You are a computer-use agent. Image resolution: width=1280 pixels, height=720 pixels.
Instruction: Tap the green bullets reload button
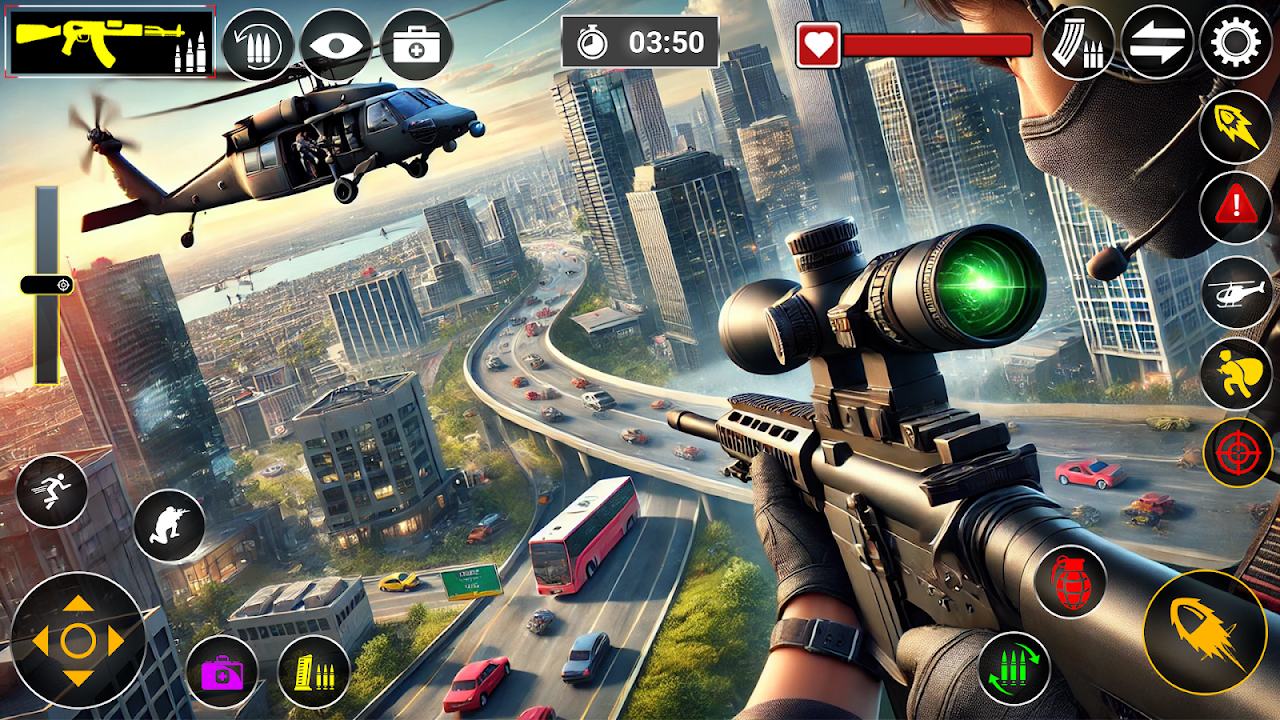tap(1014, 667)
